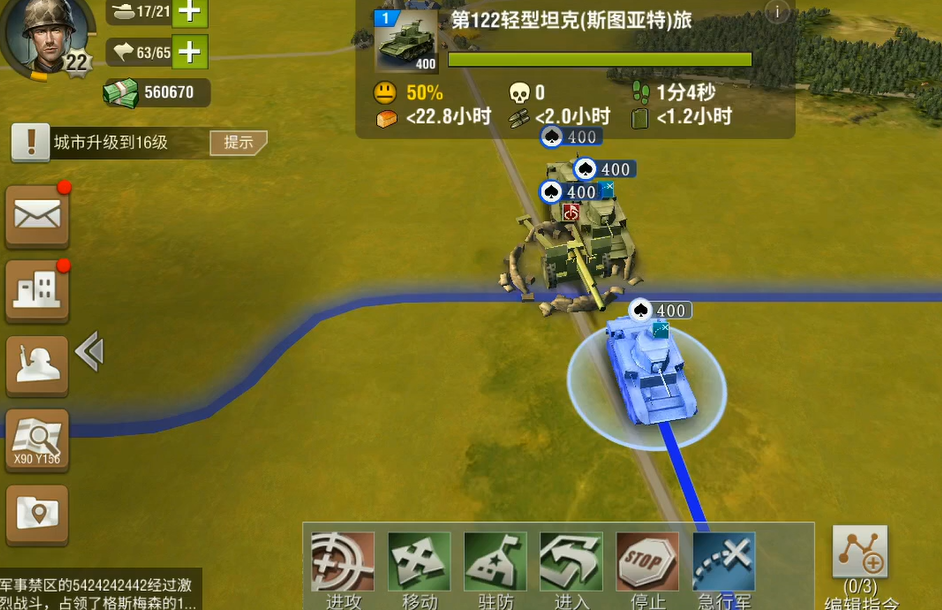This screenshot has width=942, height=610.
Task: Click the 提示 hint button
Action: tap(238, 142)
